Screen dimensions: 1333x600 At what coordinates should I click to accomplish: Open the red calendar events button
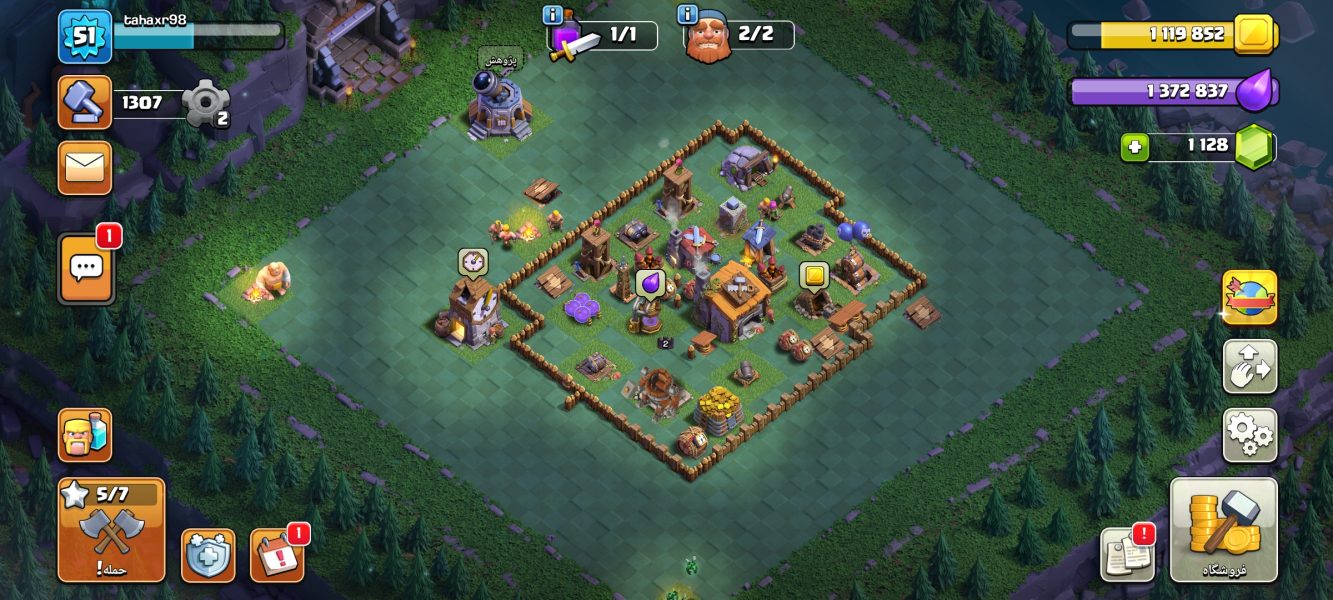click(x=276, y=555)
